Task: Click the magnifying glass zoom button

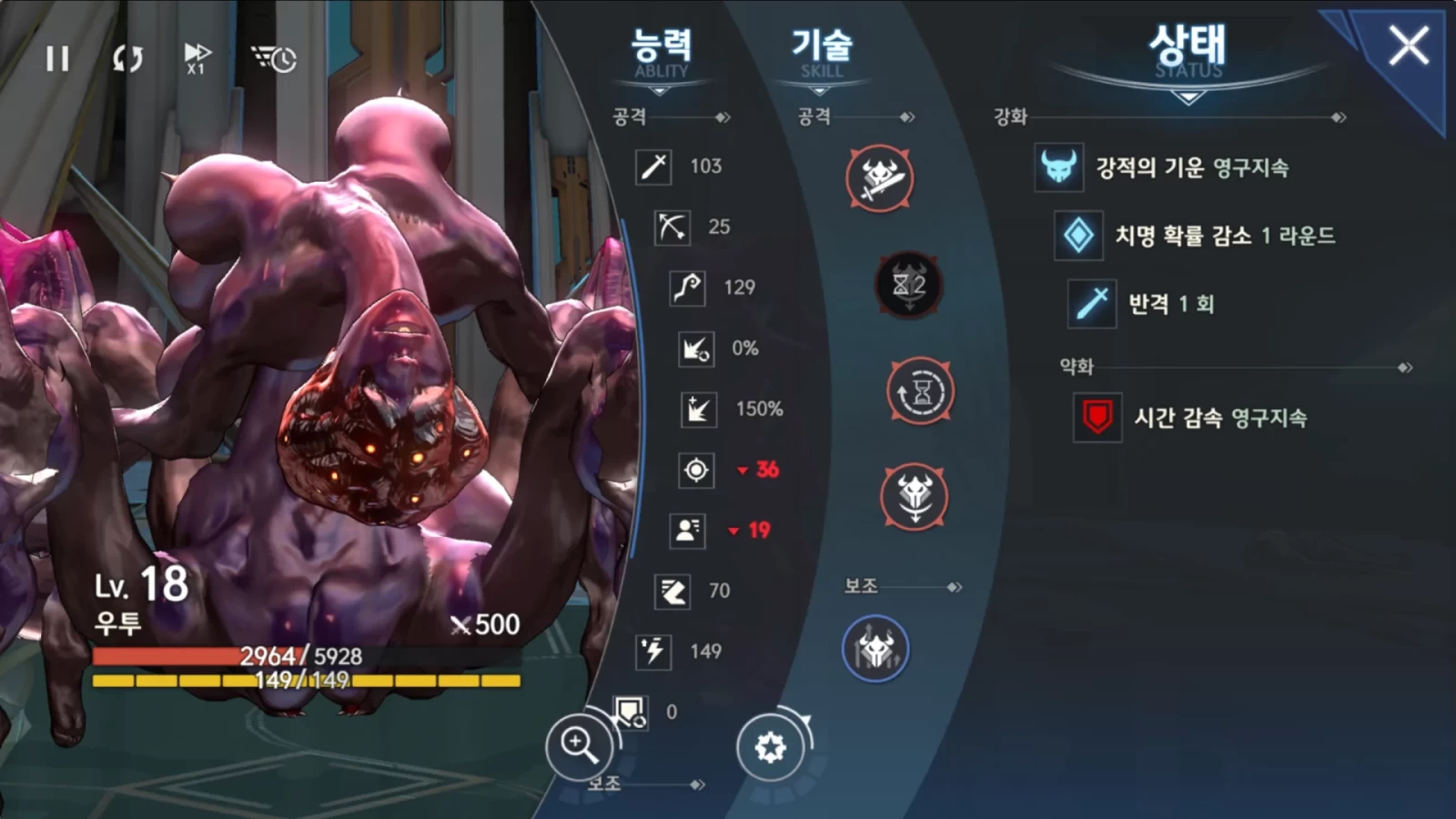Action: [579, 745]
